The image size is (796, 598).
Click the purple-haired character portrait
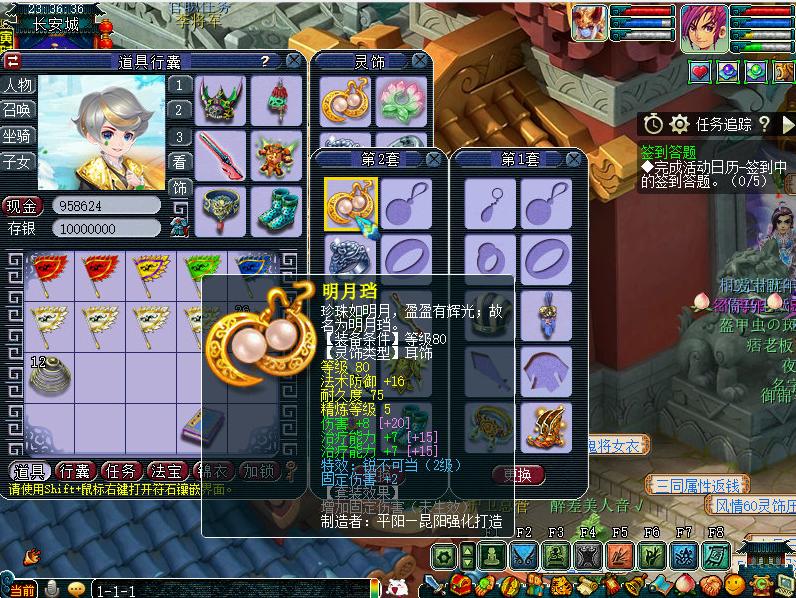705,27
